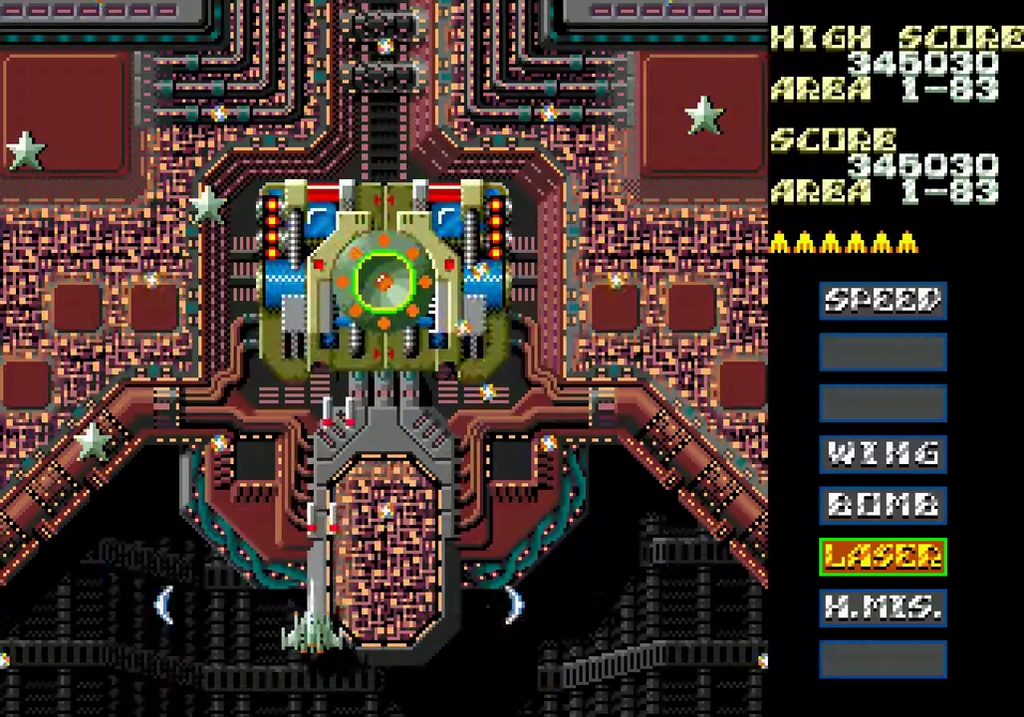
Task: Select the BOMB power-up slot
Action: pos(883,504)
